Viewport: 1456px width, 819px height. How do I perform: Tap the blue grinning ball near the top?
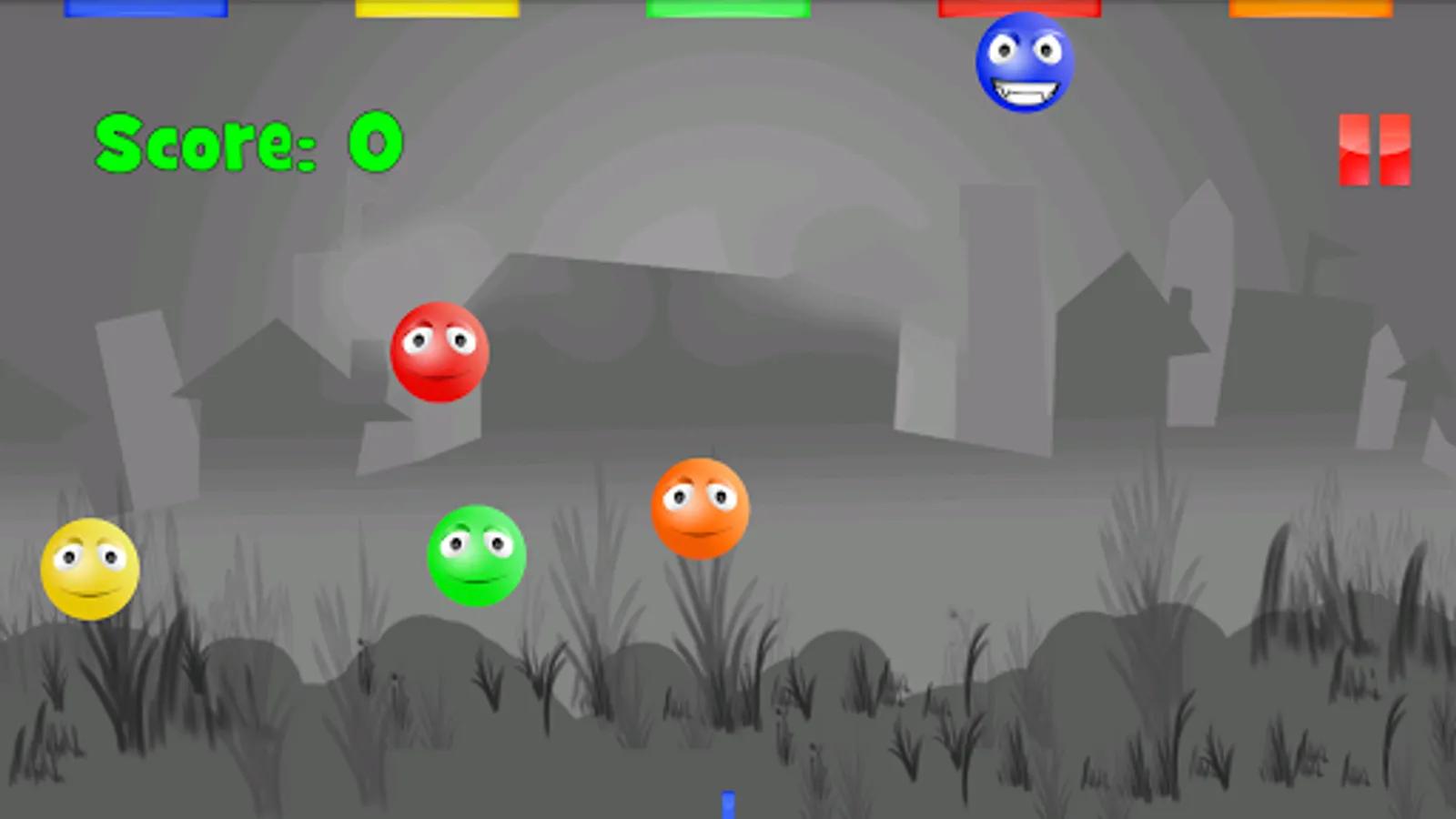point(1025,64)
